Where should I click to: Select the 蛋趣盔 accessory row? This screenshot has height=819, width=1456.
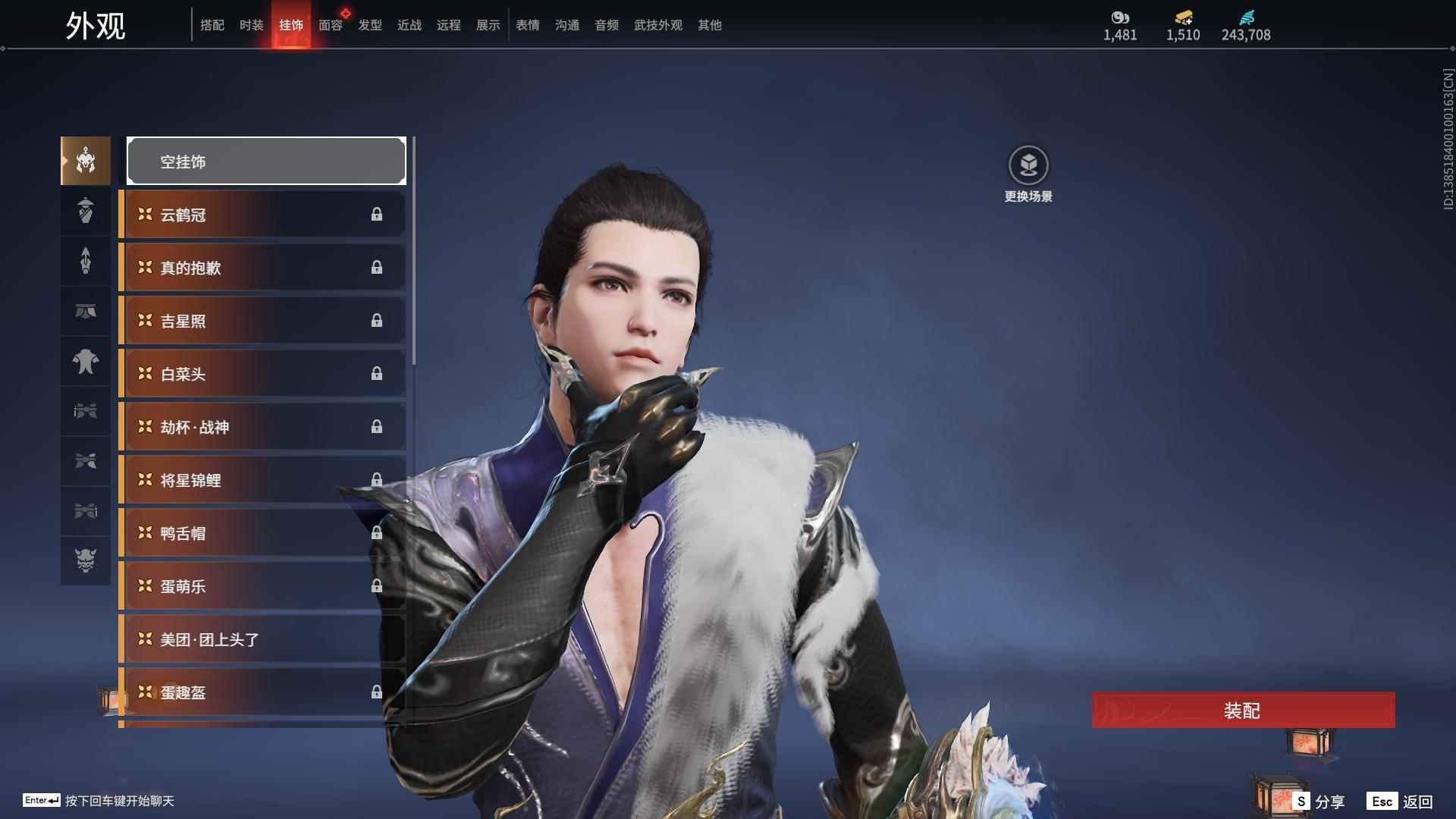262,692
